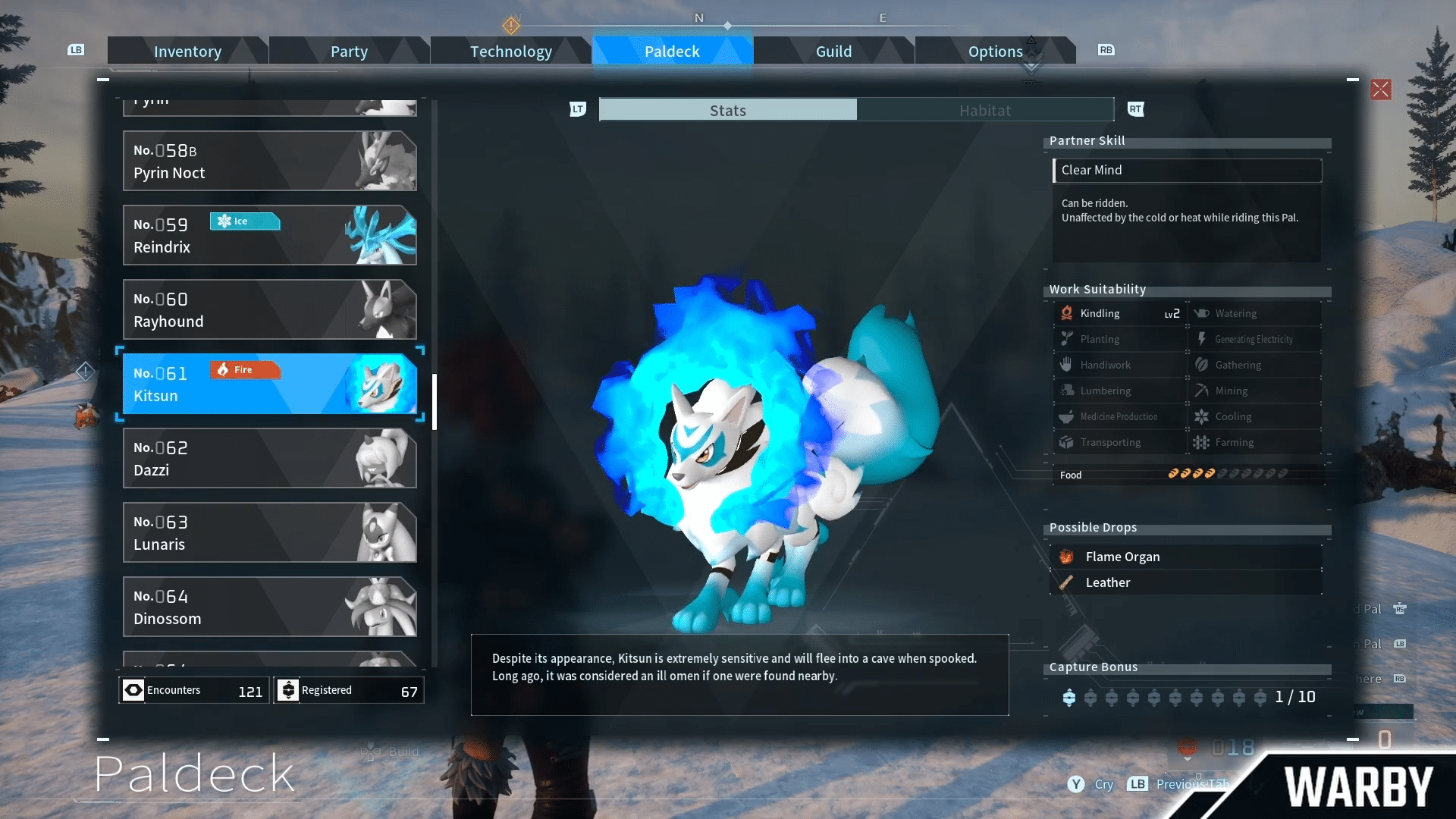Viewport: 1456px width, 819px height.
Task: Switch to the Habitat sub-tab
Action: pos(985,110)
